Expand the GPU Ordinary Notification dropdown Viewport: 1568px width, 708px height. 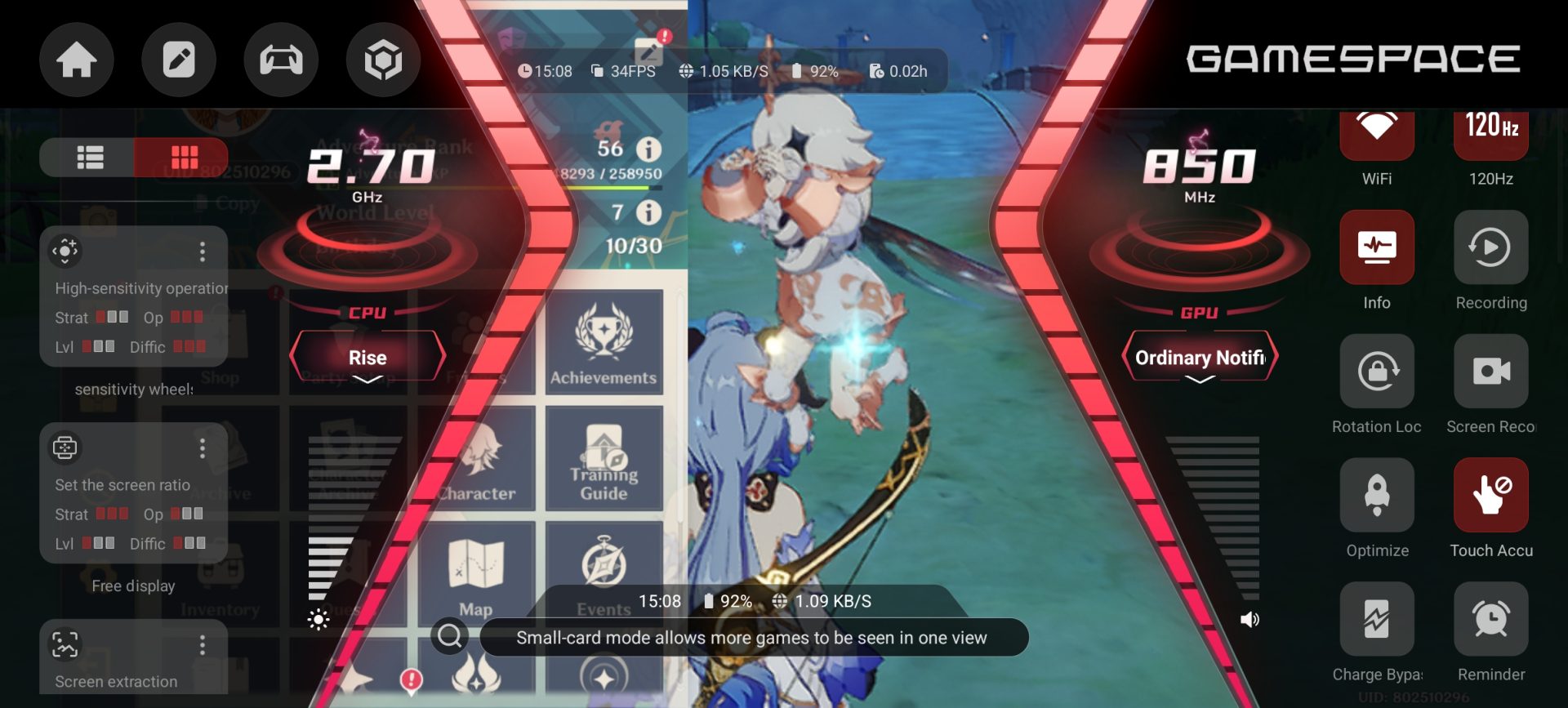point(1200,358)
